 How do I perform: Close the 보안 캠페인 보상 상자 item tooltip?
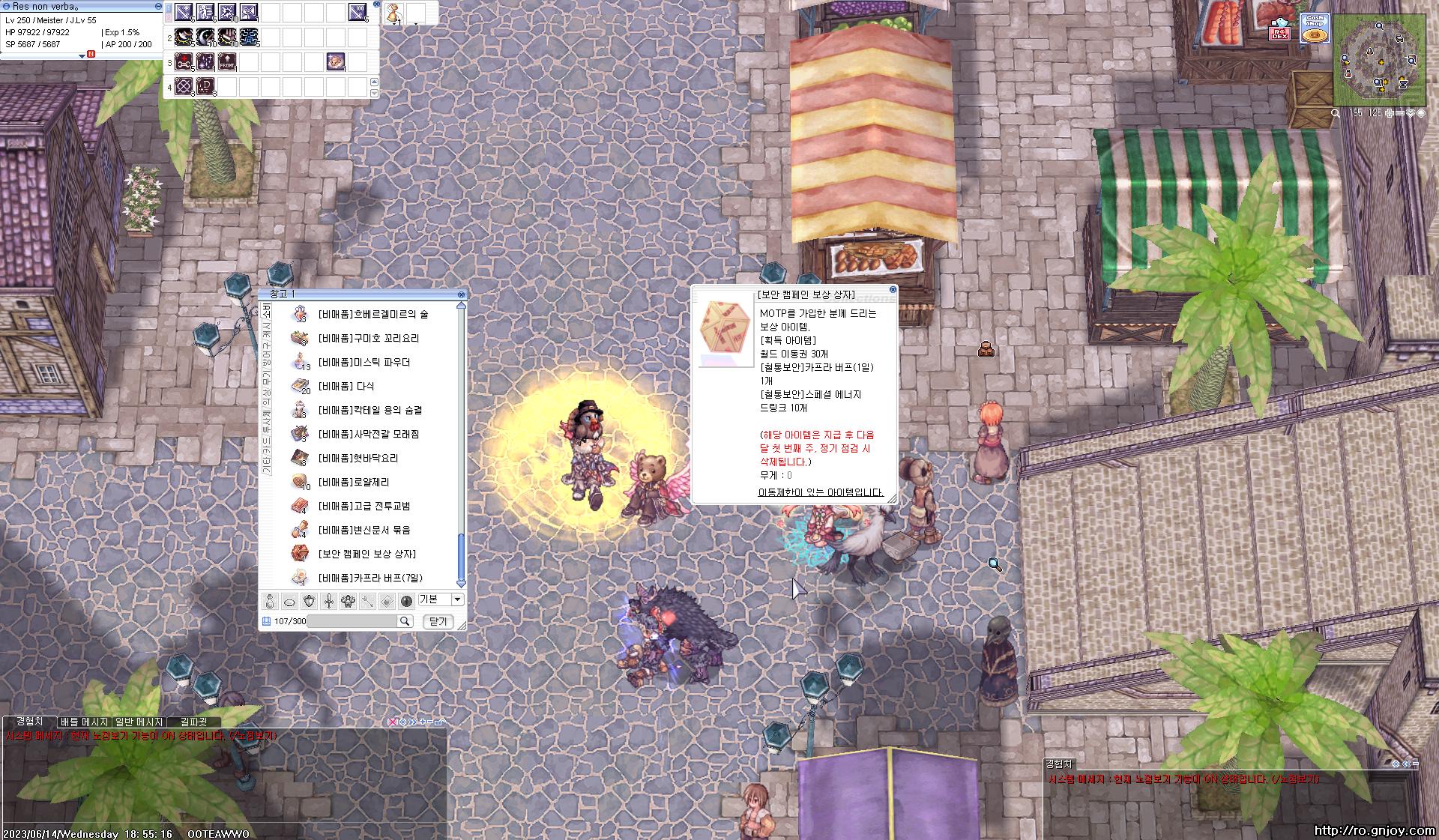(893, 289)
